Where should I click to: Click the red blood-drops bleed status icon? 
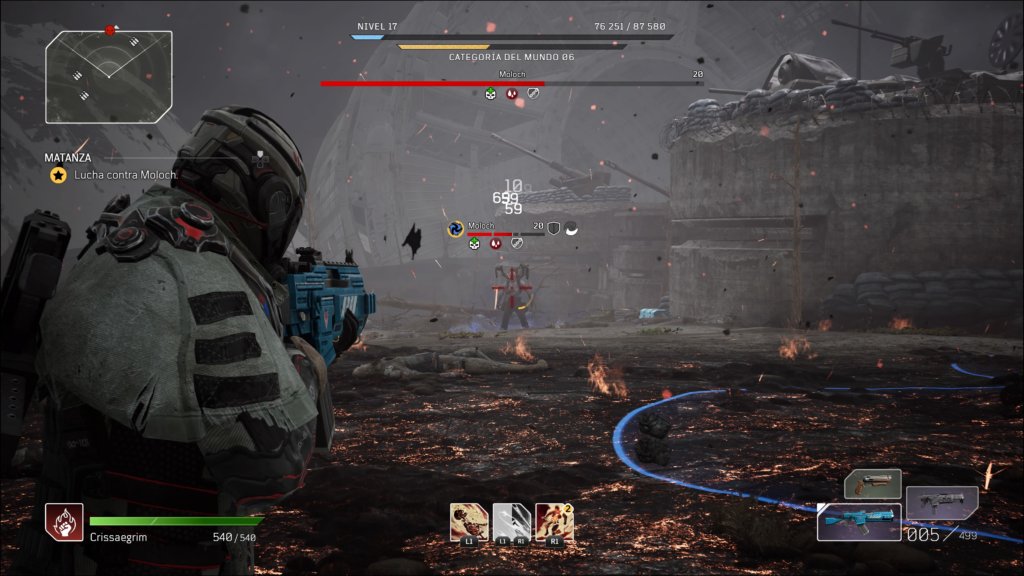[511, 94]
